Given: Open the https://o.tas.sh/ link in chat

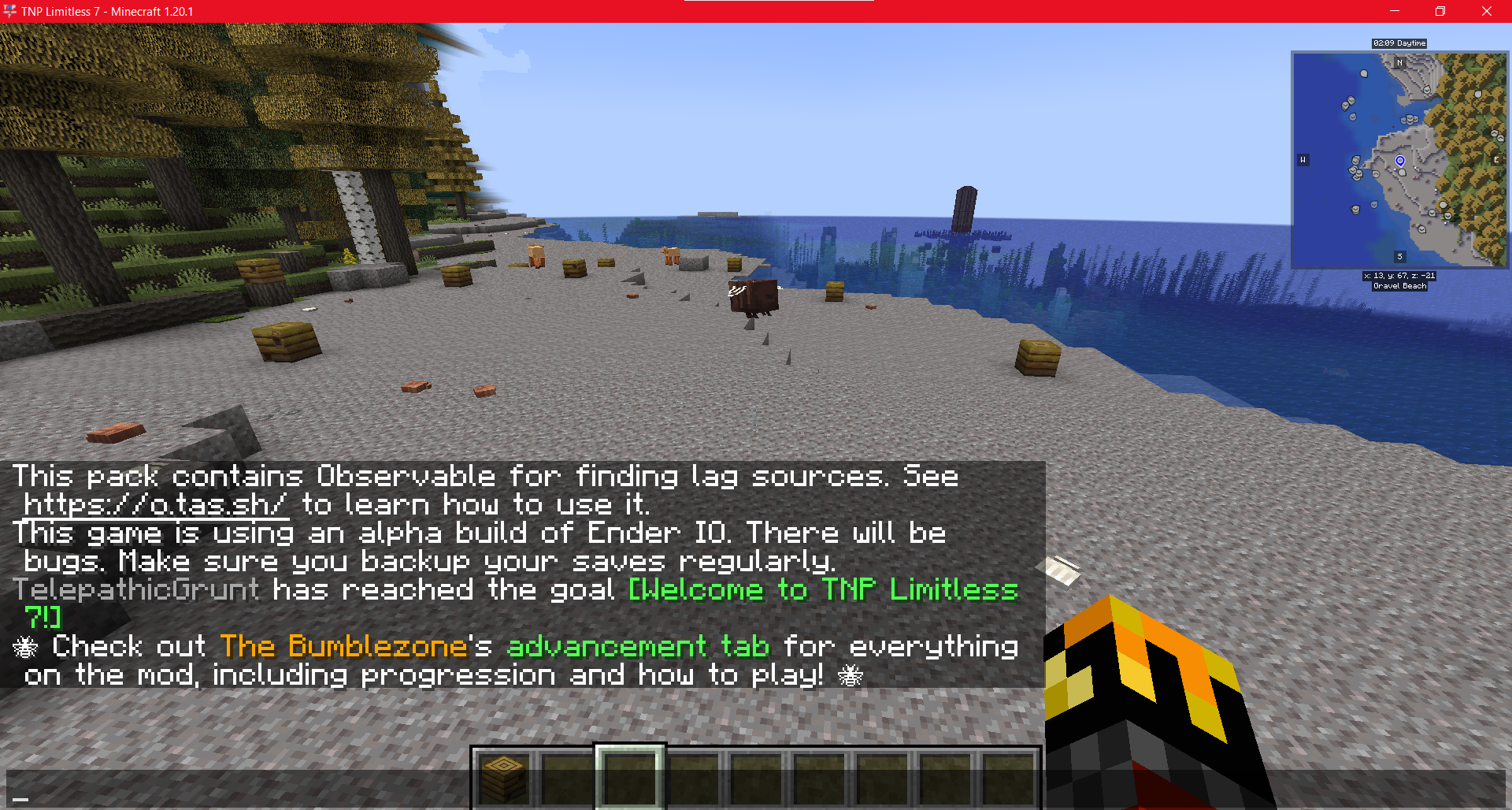Looking at the screenshot, I should 155,504.
